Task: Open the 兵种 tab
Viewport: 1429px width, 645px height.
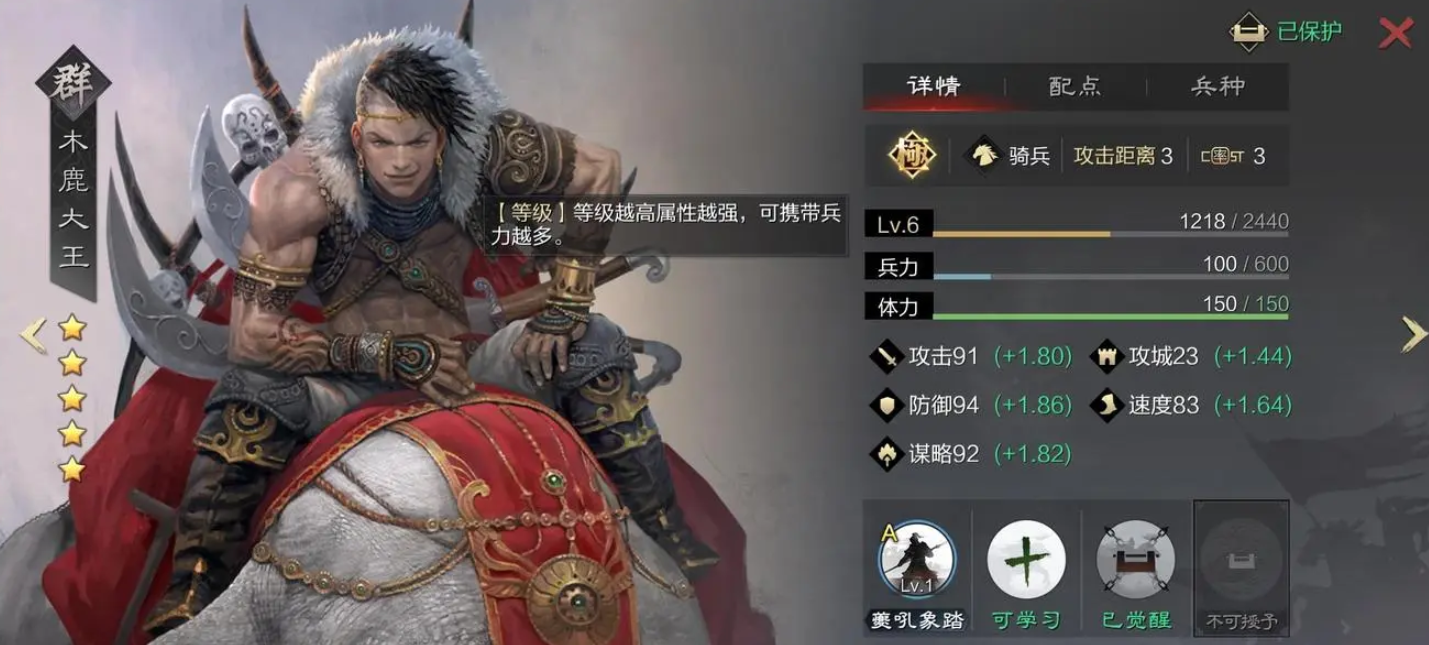Action: pyautogui.click(x=1218, y=86)
